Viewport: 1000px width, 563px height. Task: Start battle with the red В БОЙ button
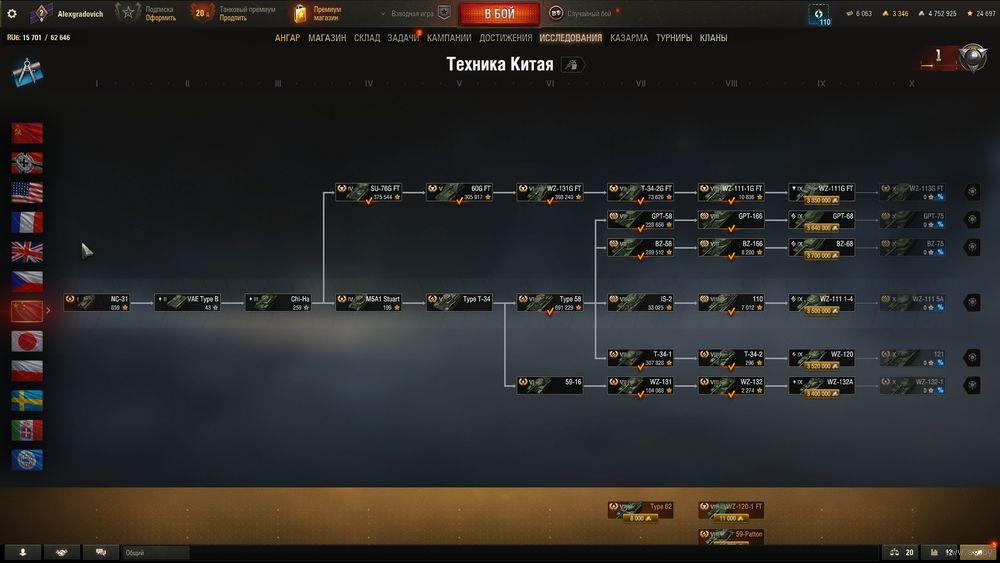pos(499,14)
